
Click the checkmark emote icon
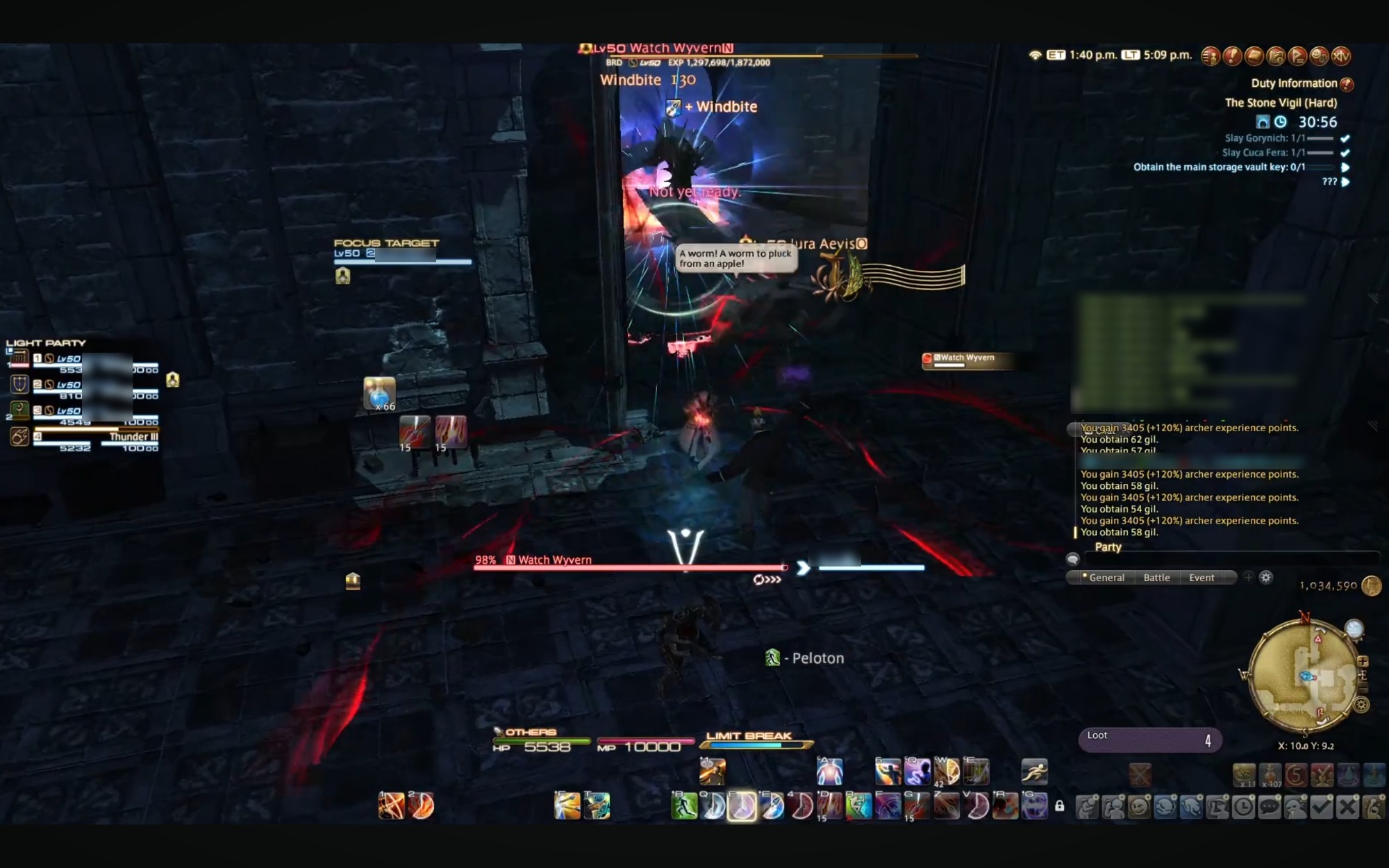(x=1322, y=806)
